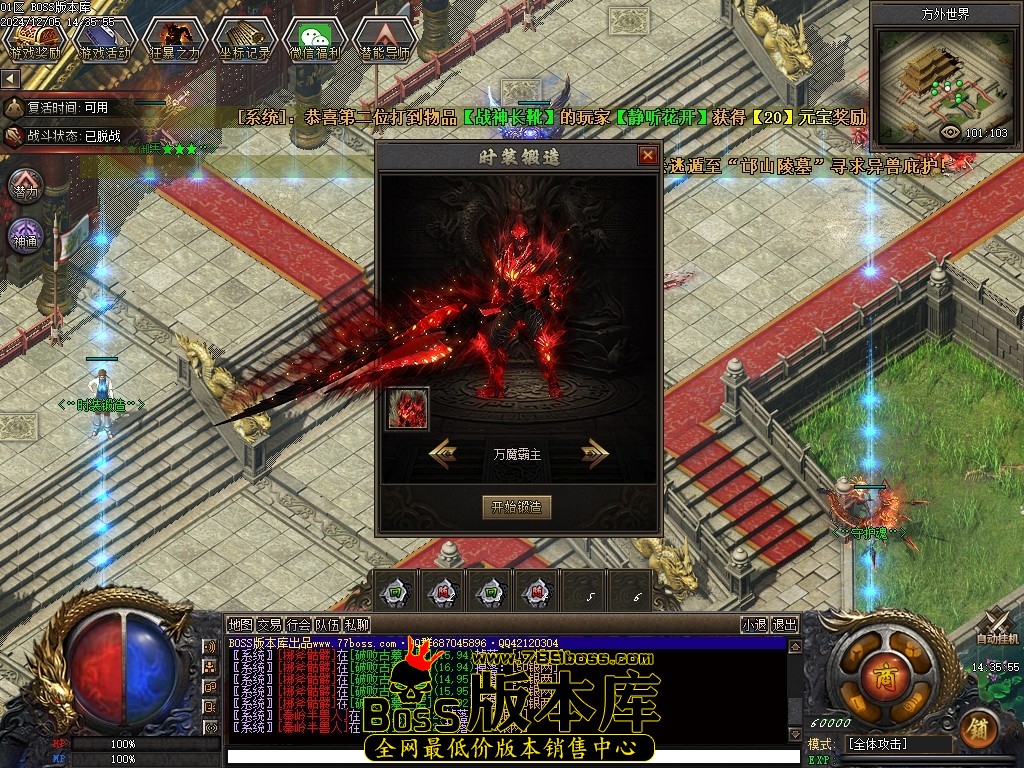Screen dimensions: 1024x768
Task: Open the 坐标记录 scroll icon
Action: pyautogui.click(x=245, y=38)
